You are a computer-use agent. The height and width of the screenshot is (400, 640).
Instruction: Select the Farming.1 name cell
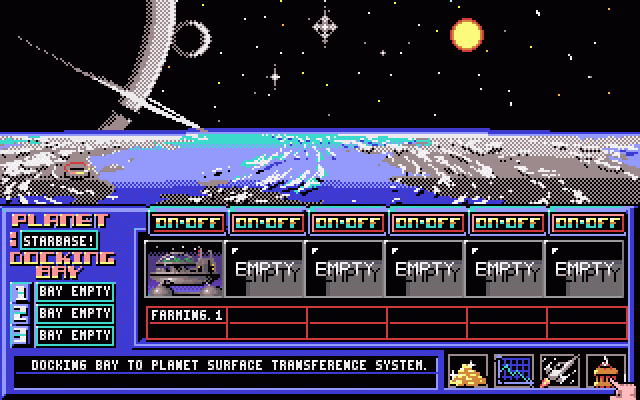[x=187, y=315]
